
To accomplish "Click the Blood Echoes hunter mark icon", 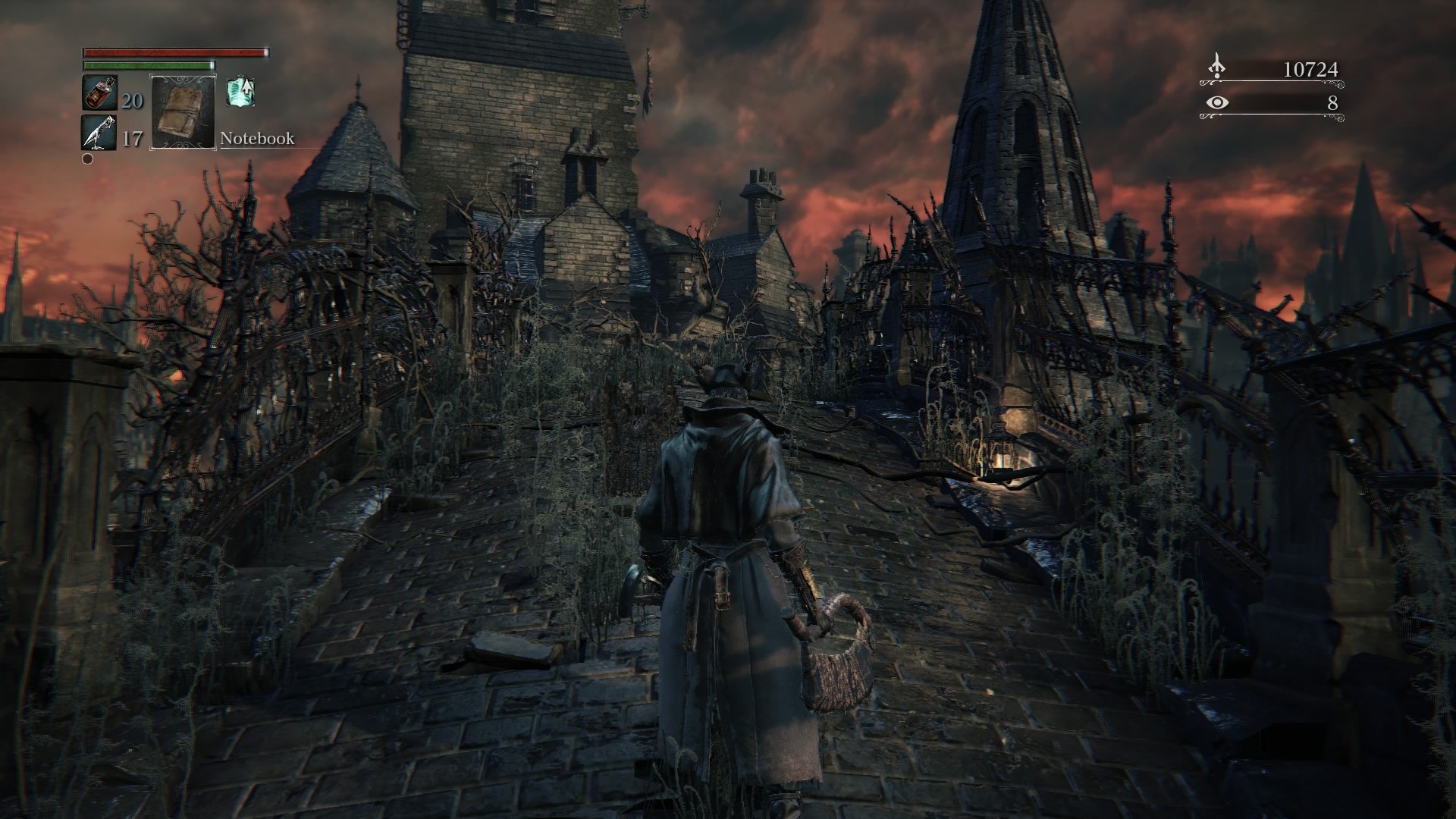I will [1216, 64].
